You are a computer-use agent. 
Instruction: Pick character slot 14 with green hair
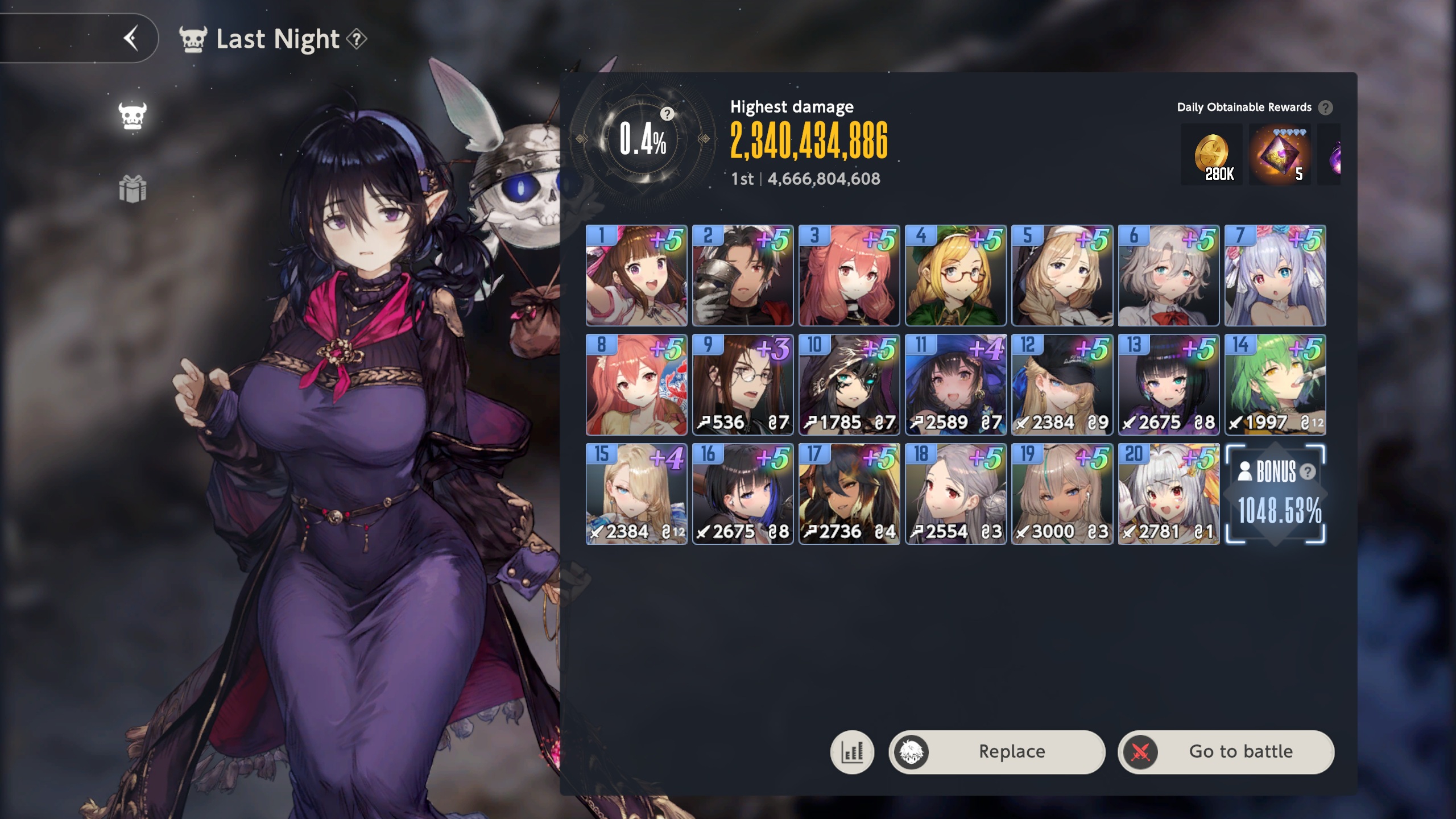pyautogui.click(x=1275, y=384)
